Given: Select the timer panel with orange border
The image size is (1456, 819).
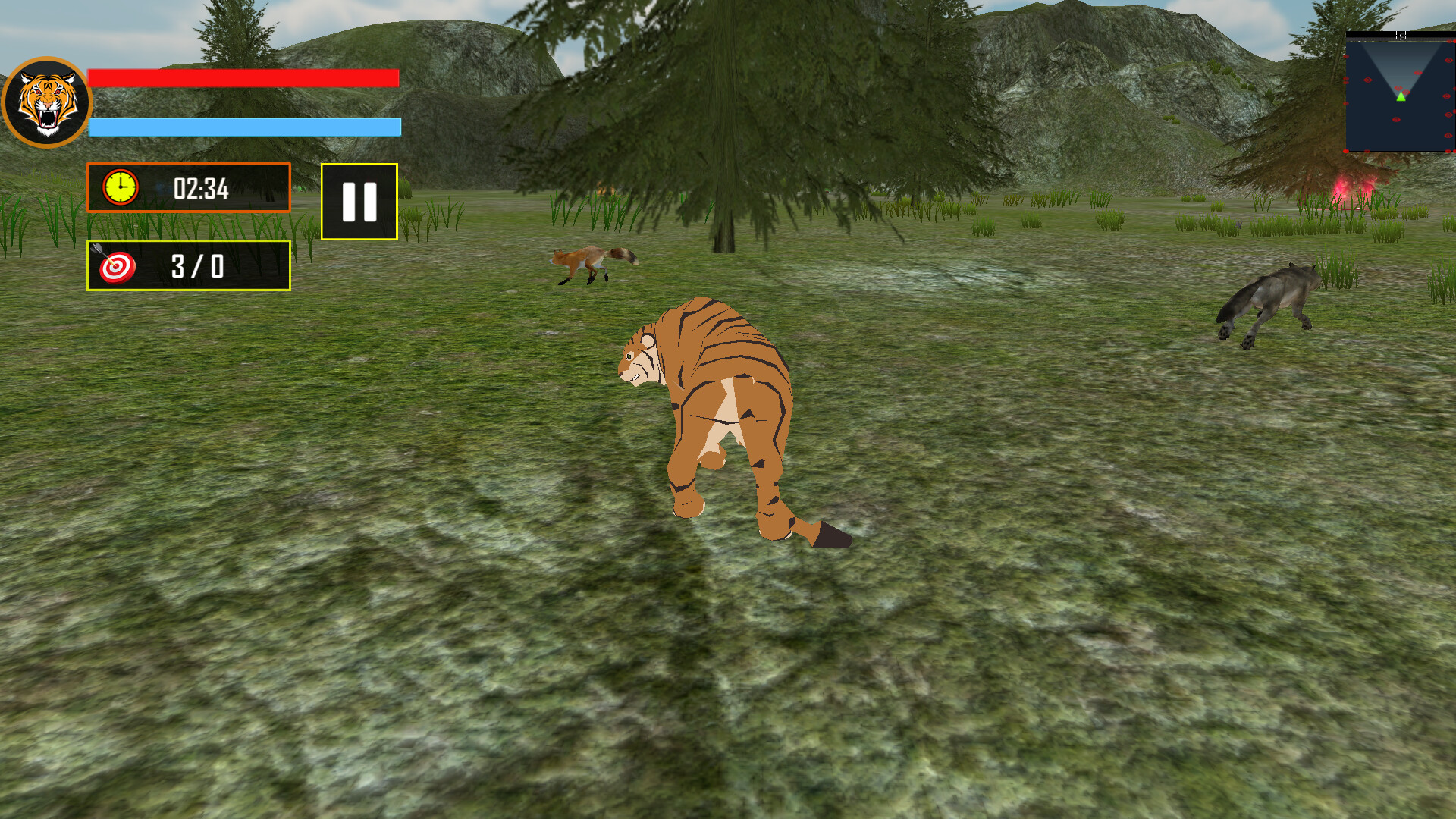Looking at the screenshot, I should pyautogui.click(x=188, y=190).
